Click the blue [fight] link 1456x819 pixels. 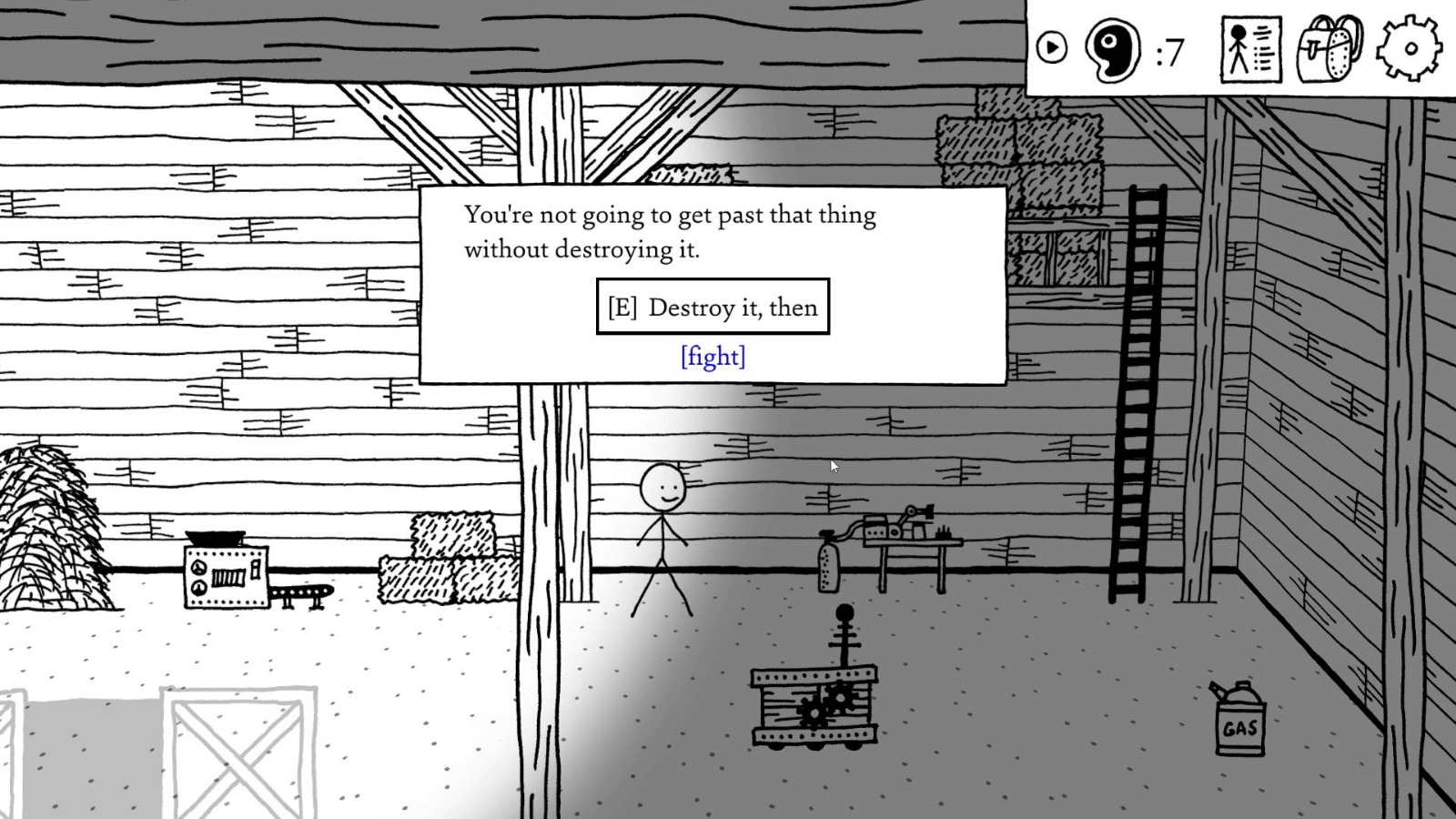pos(713,357)
